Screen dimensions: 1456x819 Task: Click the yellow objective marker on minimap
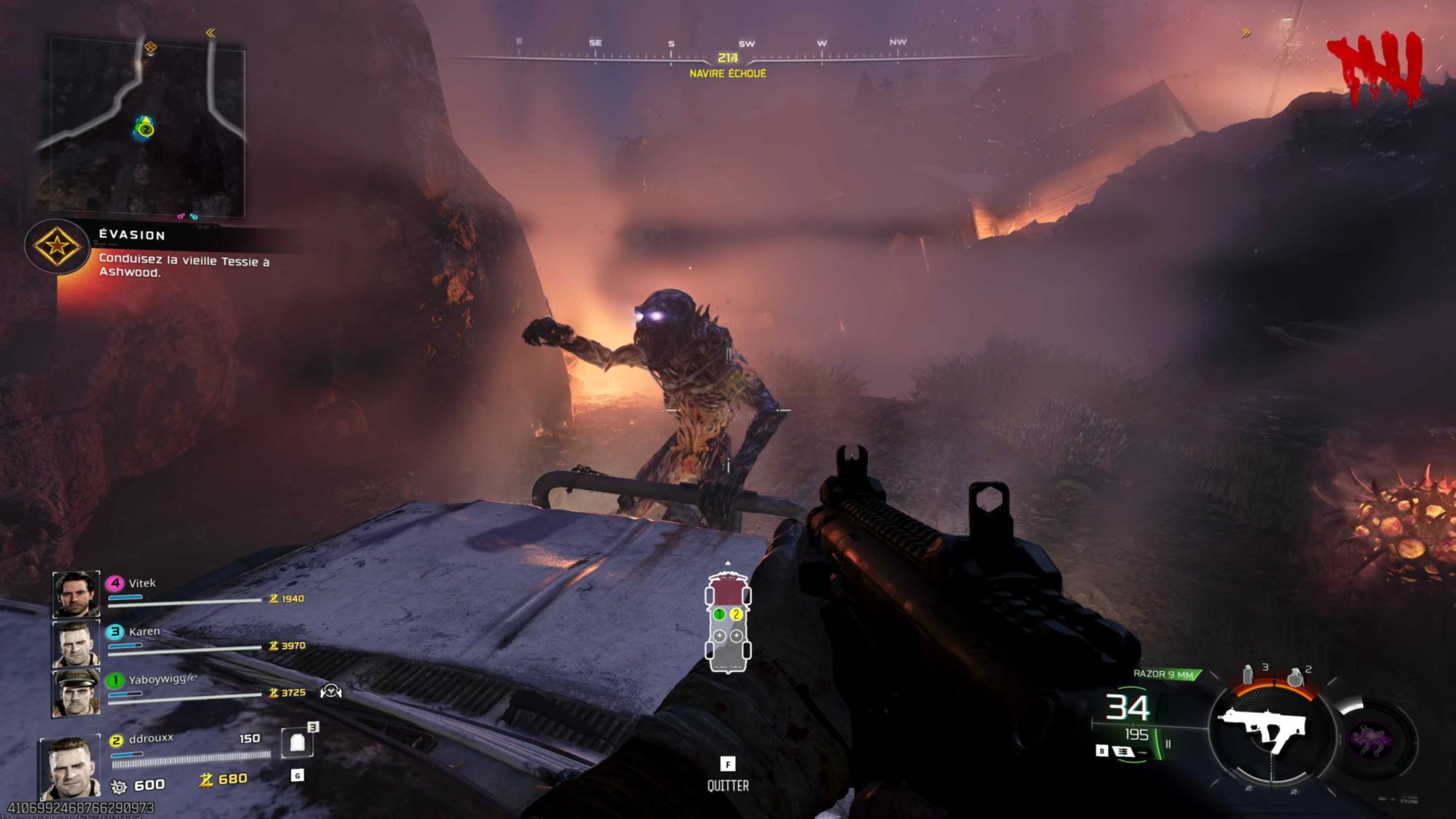(150, 48)
